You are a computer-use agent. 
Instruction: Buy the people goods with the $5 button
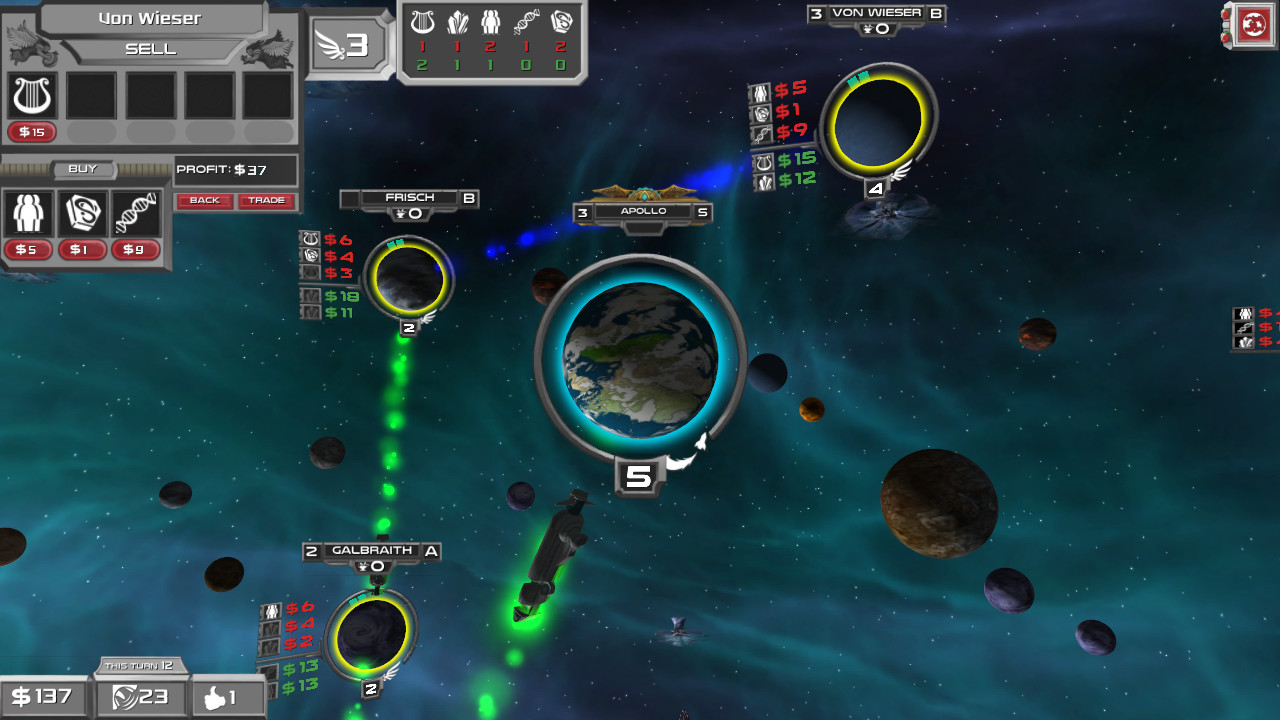tap(27, 250)
